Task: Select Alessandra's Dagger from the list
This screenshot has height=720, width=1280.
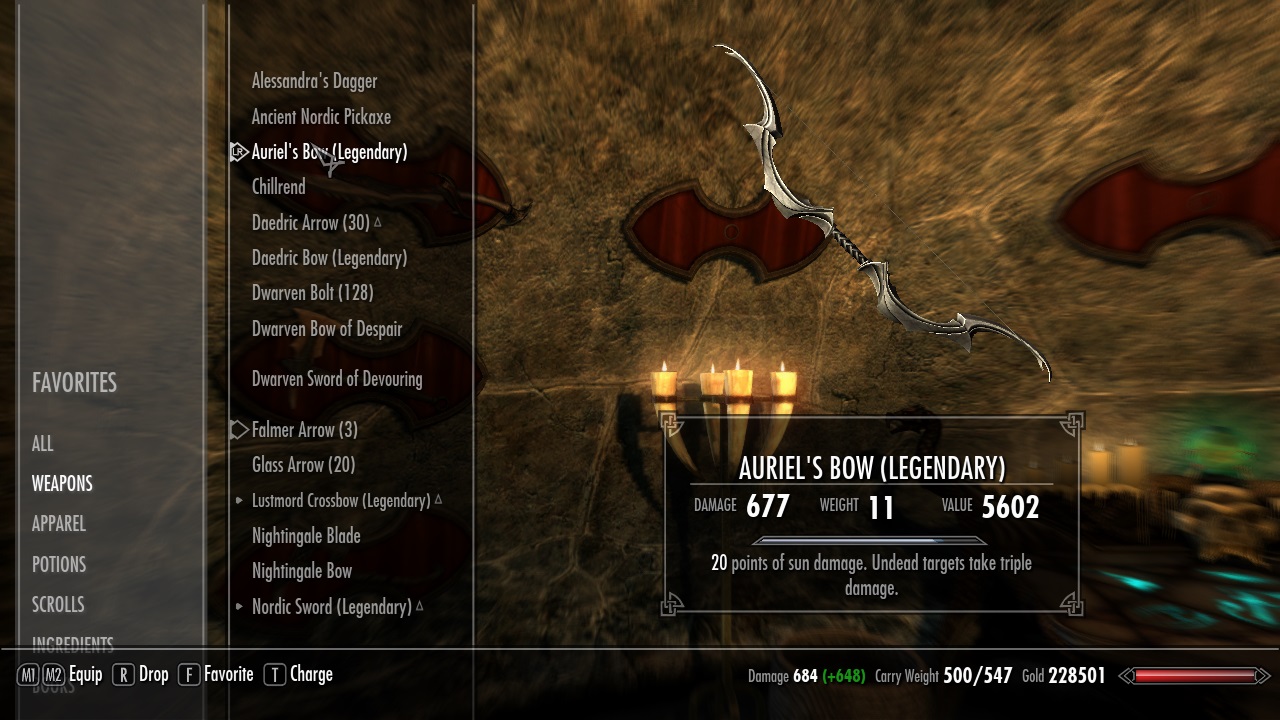Action: pos(314,81)
